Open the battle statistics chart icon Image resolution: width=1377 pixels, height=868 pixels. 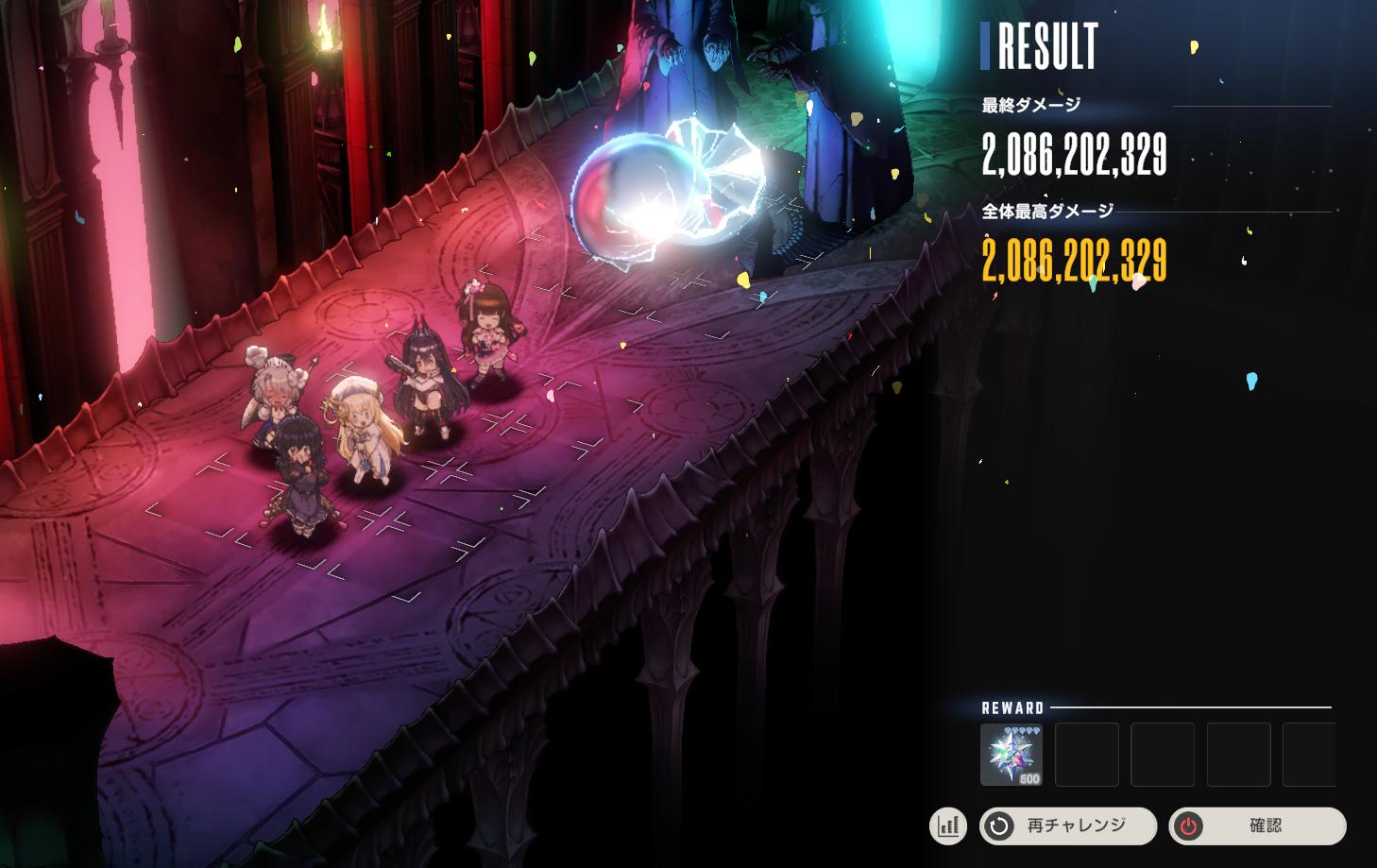(948, 826)
